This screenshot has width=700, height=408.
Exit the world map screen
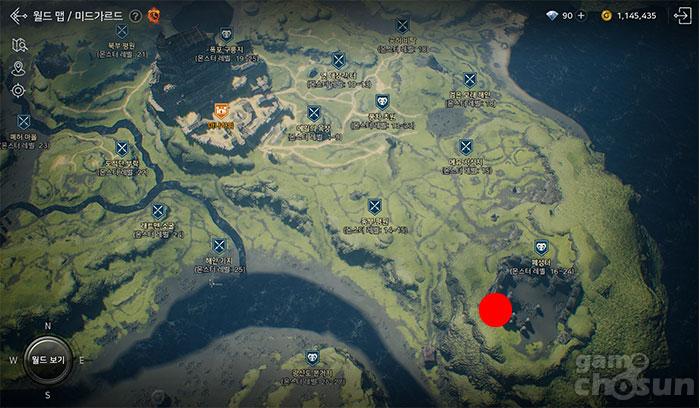[x=683, y=16]
